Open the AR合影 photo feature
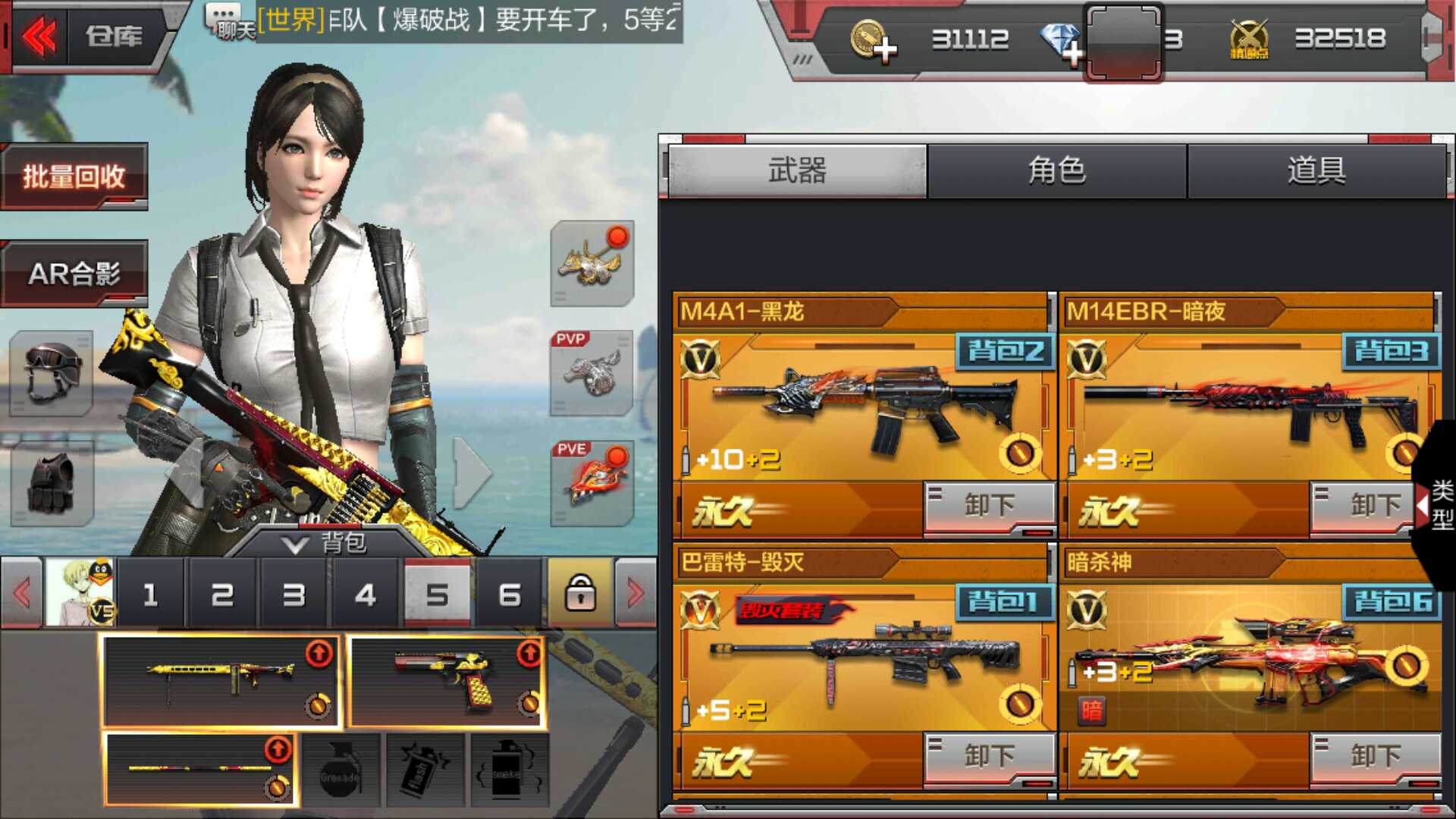The width and height of the screenshot is (1456, 819). click(74, 274)
